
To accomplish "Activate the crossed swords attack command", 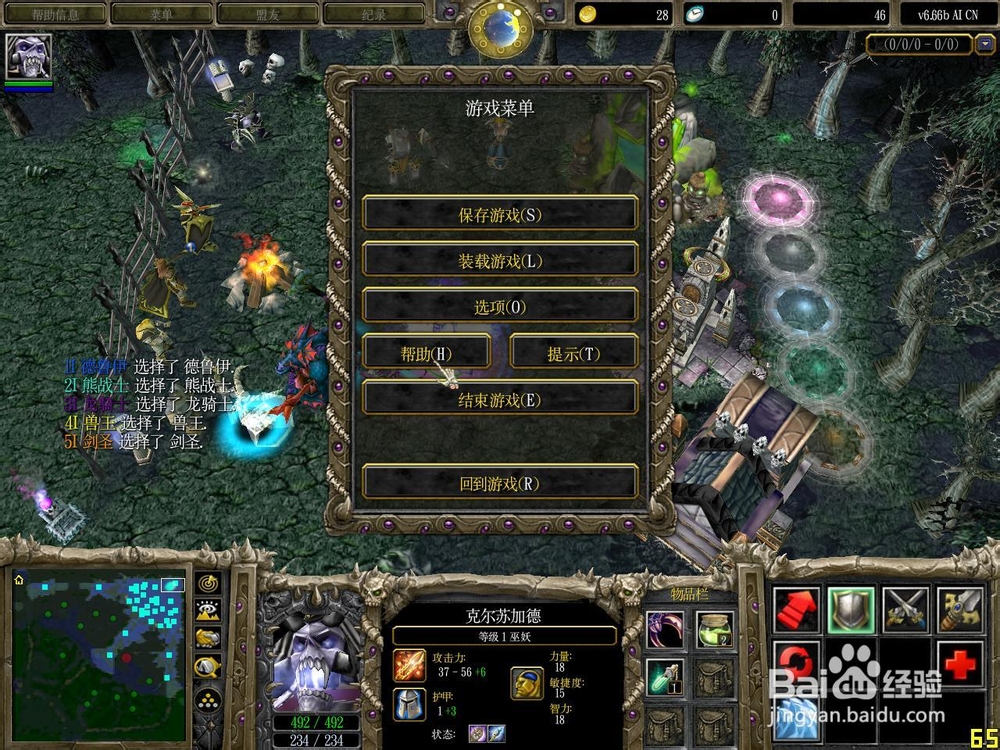I will click(x=905, y=609).
